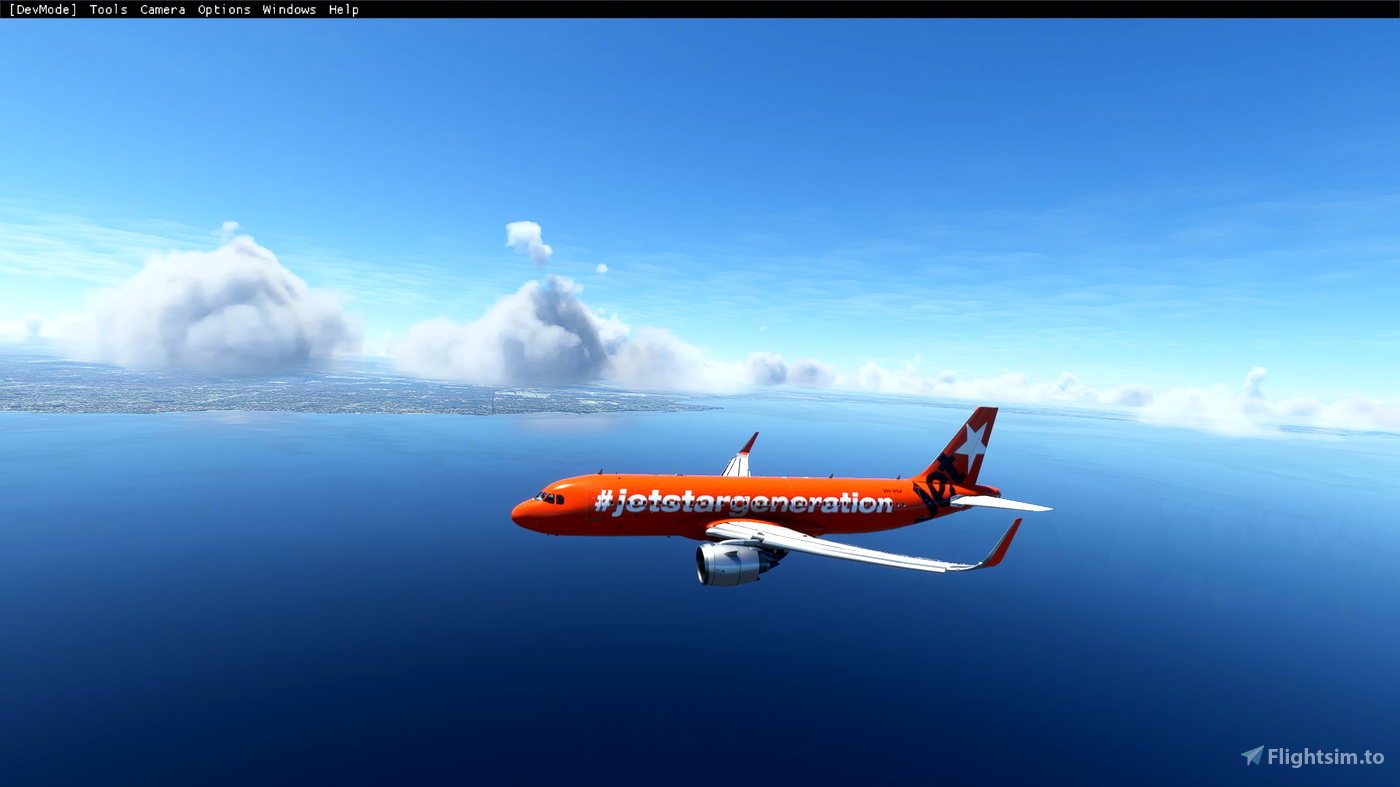This screenshot has width=1400, height=787.
Task: Open the Windows menu
Action: [289, 9]
